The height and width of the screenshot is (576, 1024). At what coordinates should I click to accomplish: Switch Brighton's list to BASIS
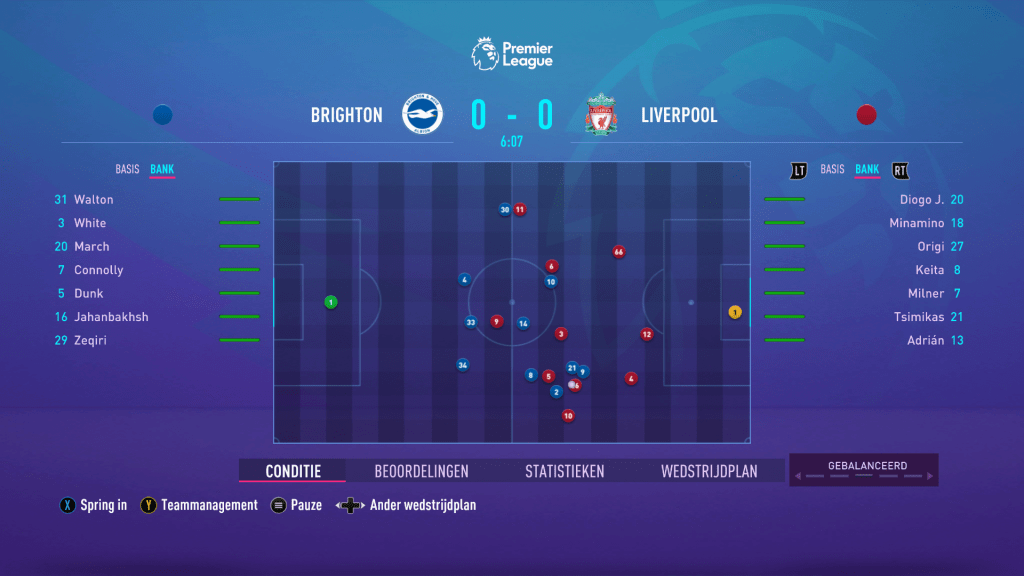(129, 169)
